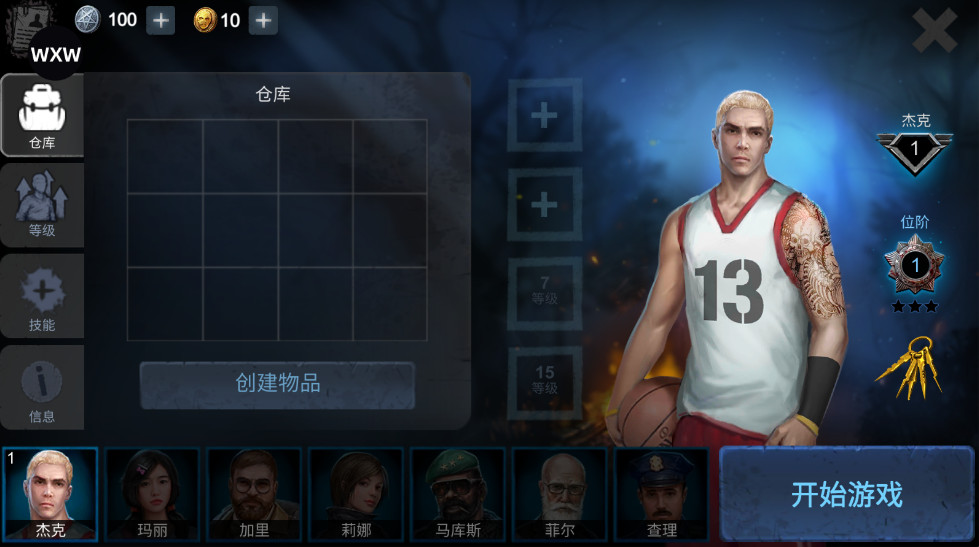Add more pentagram currency with plus button
Screen dimensions: 979x547
click(161, 20)
